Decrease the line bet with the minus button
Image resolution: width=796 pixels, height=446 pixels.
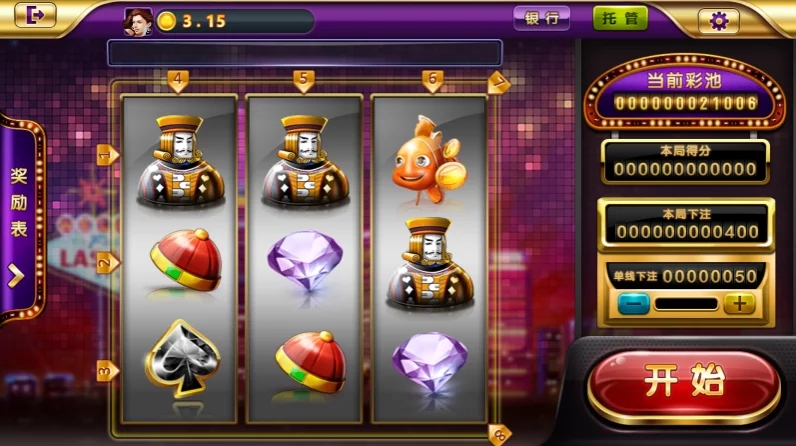pyautogui.click(x=632, y=304)
